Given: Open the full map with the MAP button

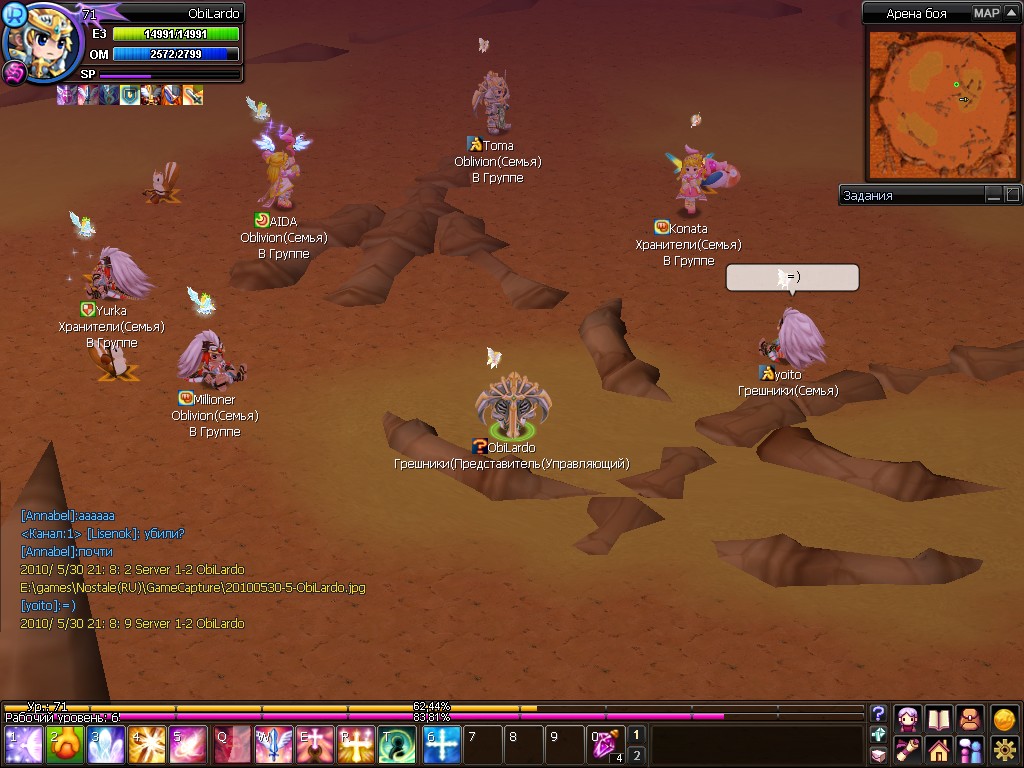Looking at the screenshot, I should (x=986, y=13).
